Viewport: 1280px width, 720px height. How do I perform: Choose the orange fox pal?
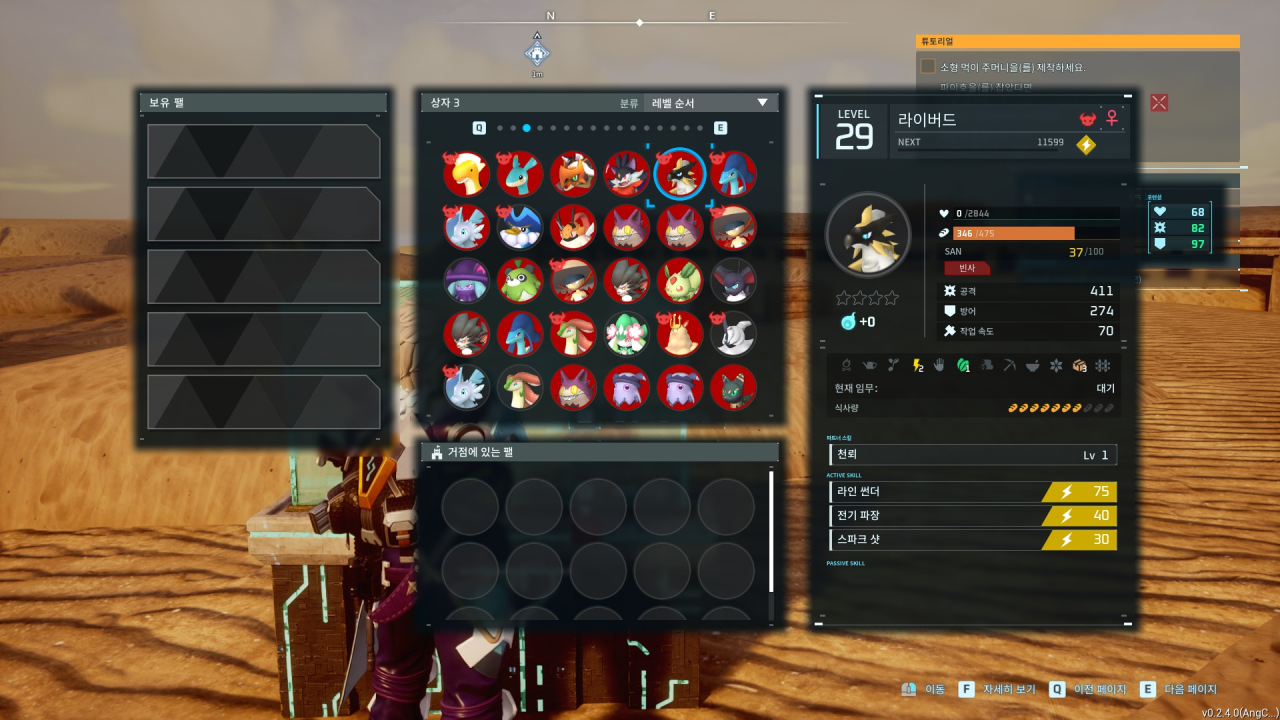point(573,174)
